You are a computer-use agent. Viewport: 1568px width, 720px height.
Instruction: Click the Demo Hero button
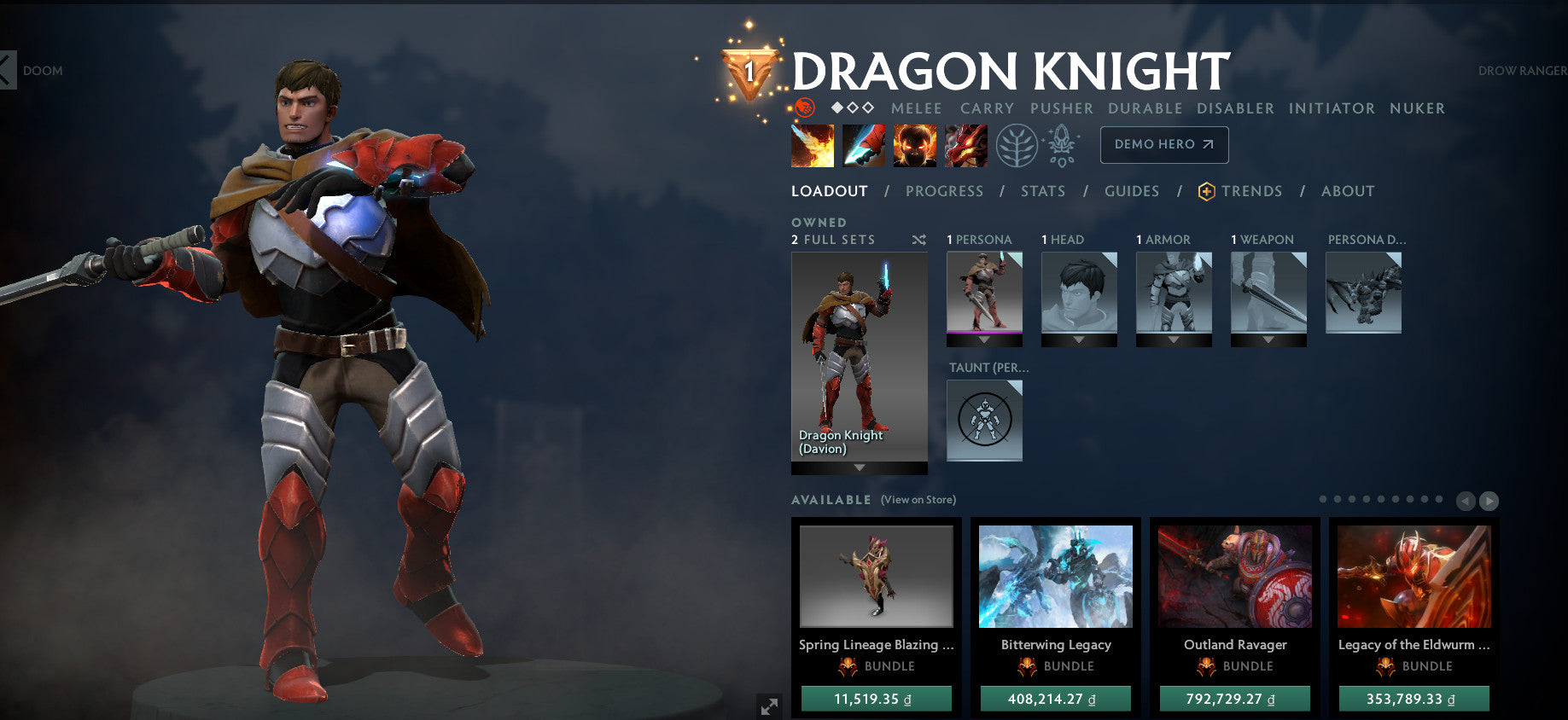coord(1164,145)
